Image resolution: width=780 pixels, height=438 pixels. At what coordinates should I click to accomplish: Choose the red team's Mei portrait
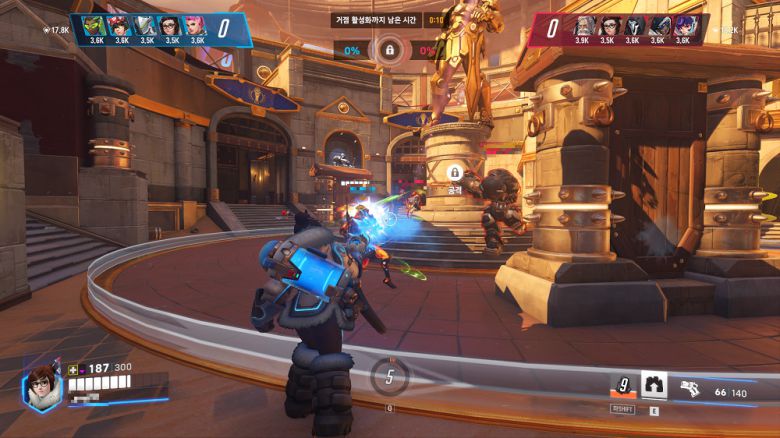[609, 25]
